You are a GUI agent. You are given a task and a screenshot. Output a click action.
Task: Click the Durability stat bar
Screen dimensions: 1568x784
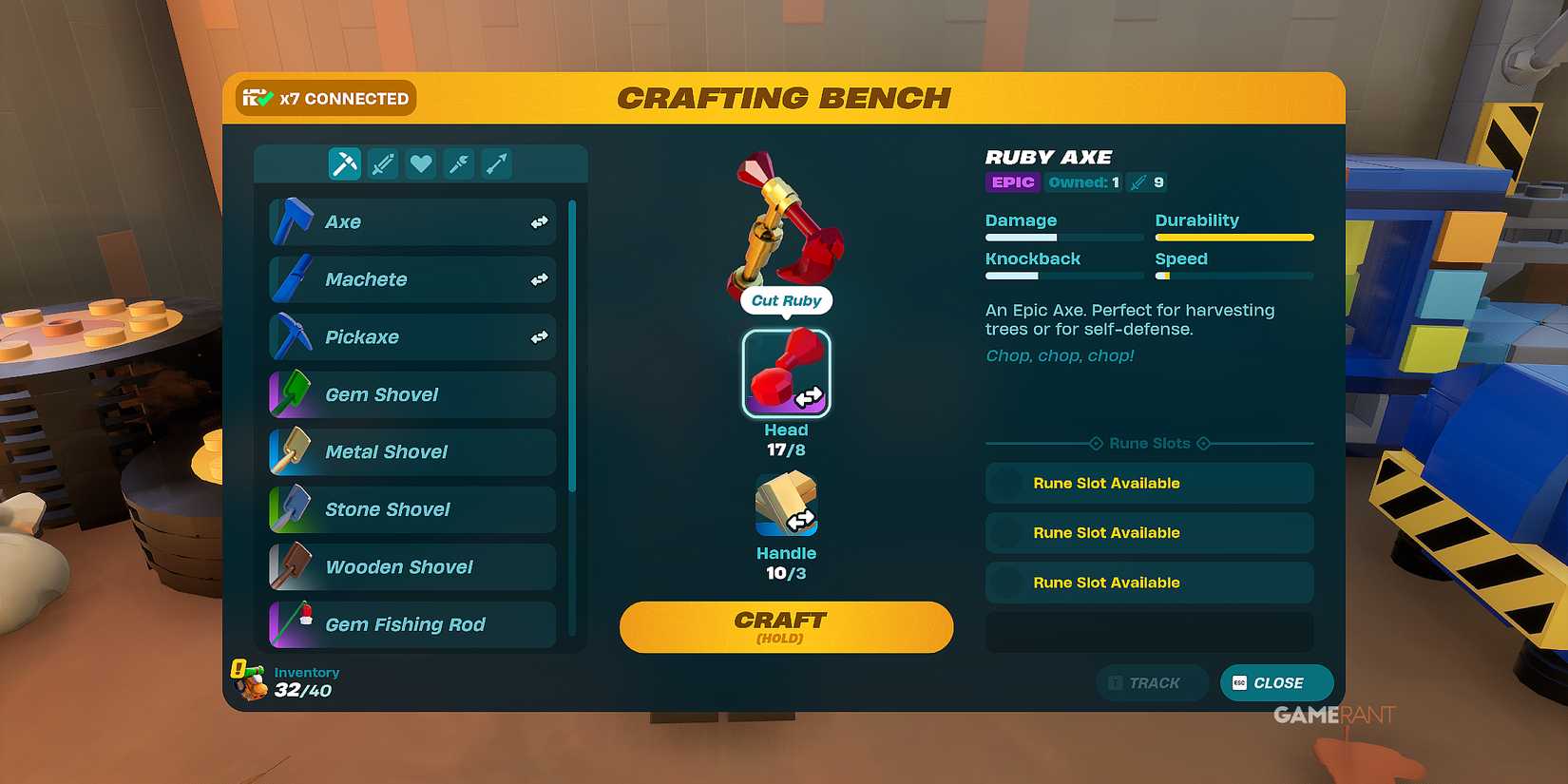[1233, 237]
